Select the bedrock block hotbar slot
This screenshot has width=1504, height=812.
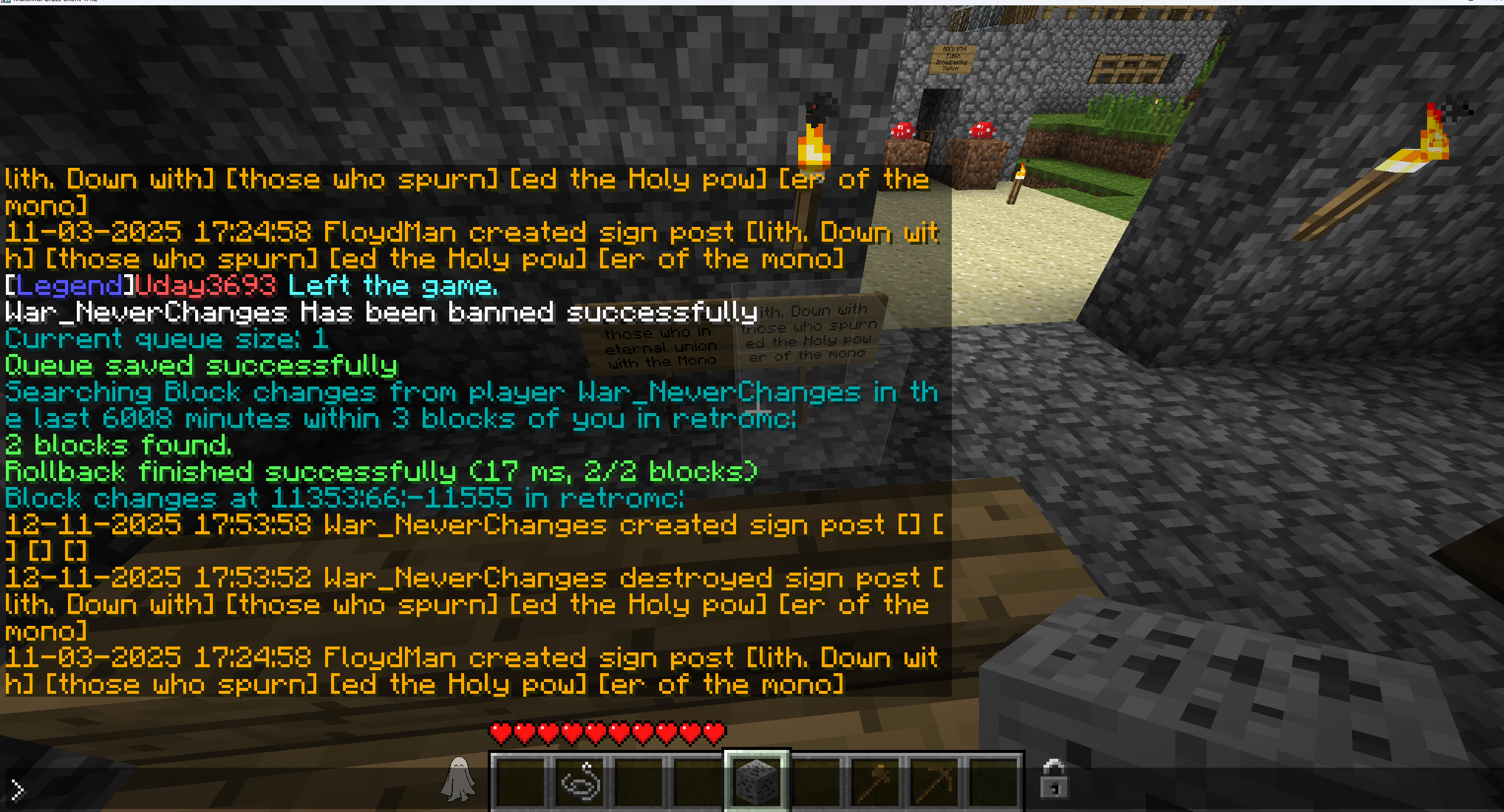(x=757, y=782)
